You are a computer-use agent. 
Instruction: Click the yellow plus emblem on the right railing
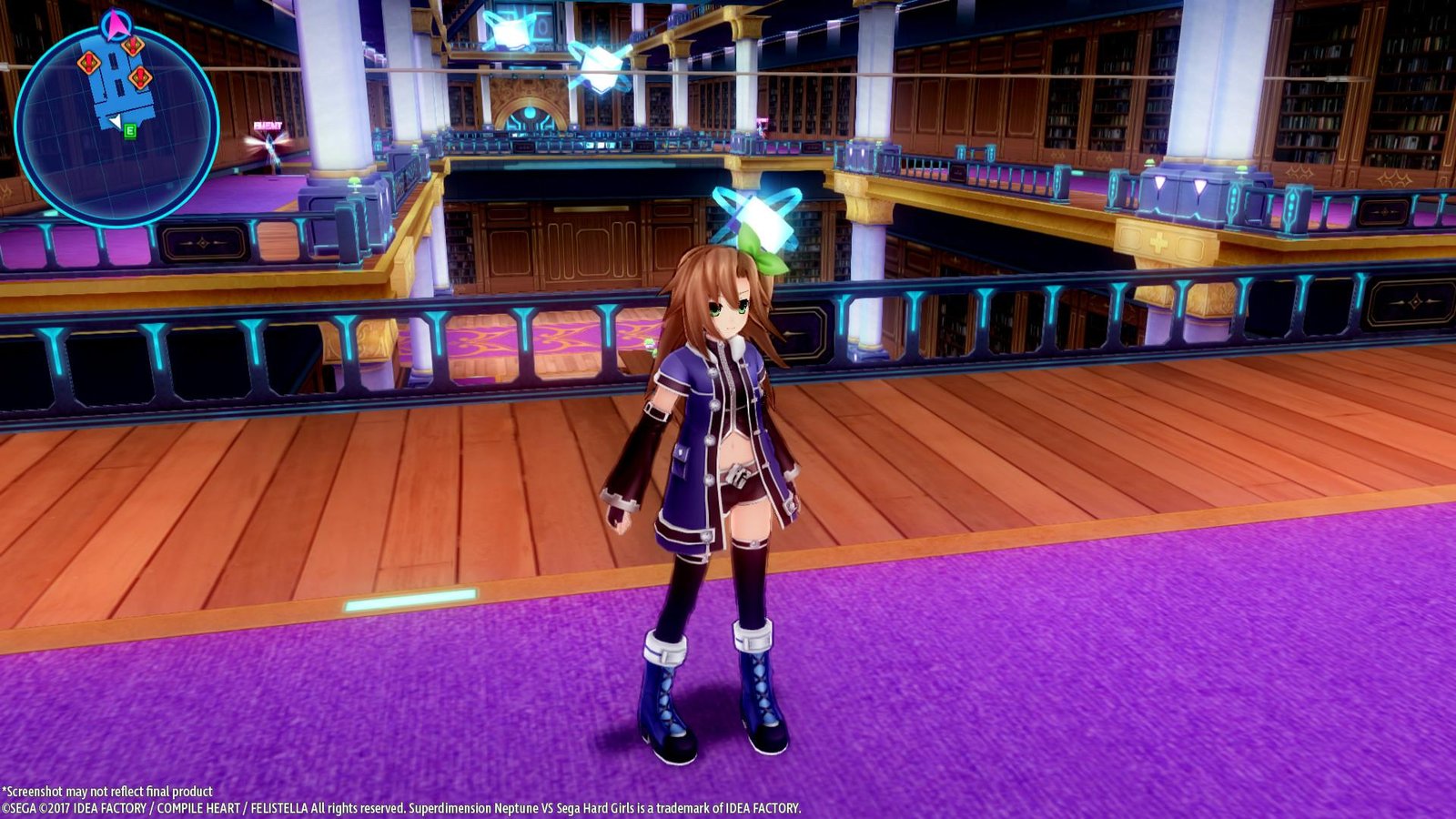(1158, 242)
